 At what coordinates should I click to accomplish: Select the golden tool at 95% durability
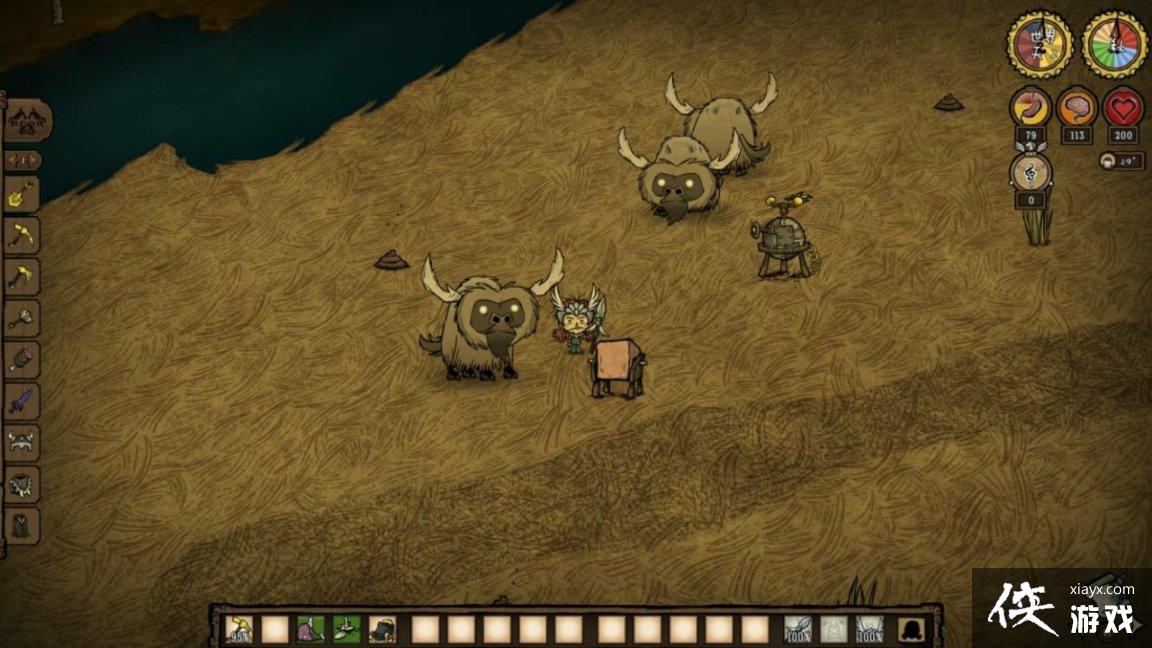coord(239,629)
